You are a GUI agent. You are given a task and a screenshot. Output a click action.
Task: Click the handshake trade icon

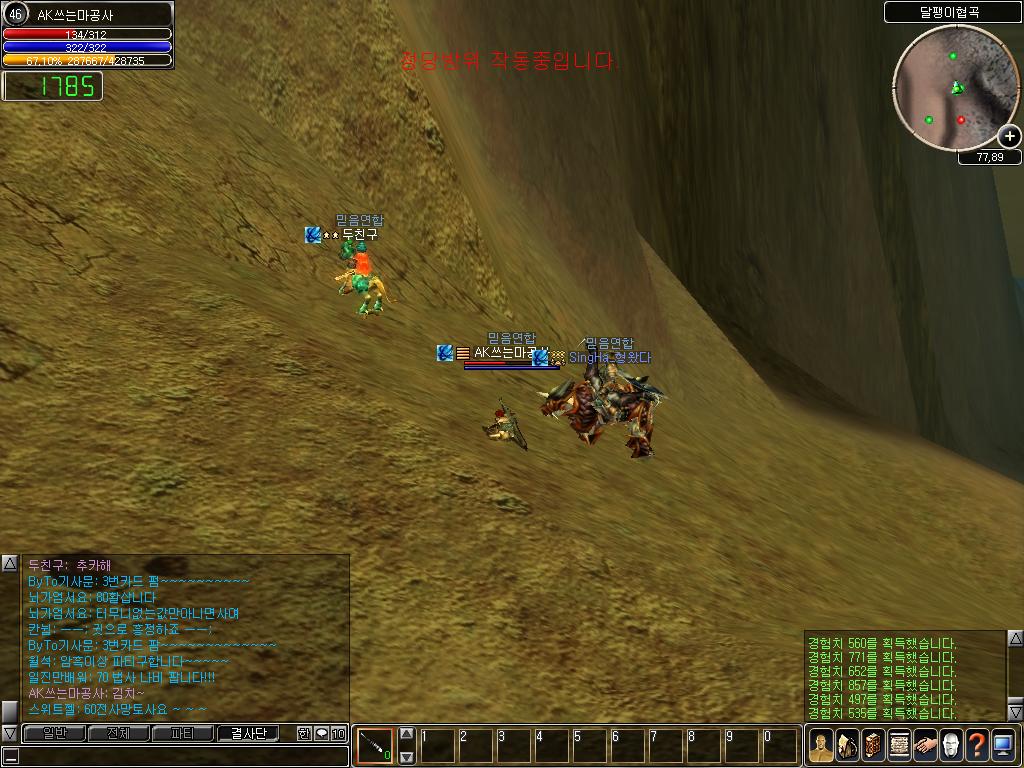pos(925,744)
